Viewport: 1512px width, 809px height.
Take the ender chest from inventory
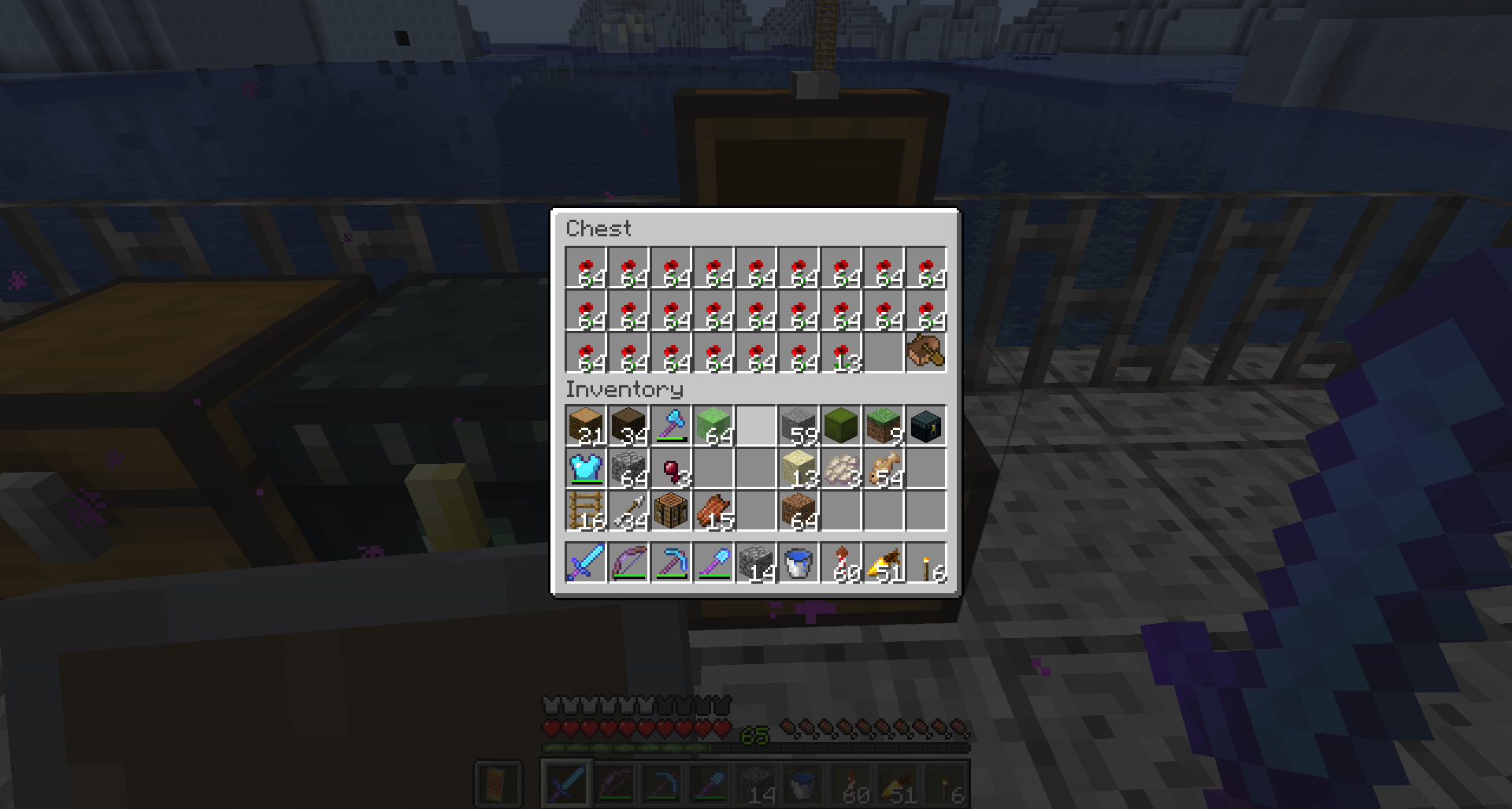(926, 426)
